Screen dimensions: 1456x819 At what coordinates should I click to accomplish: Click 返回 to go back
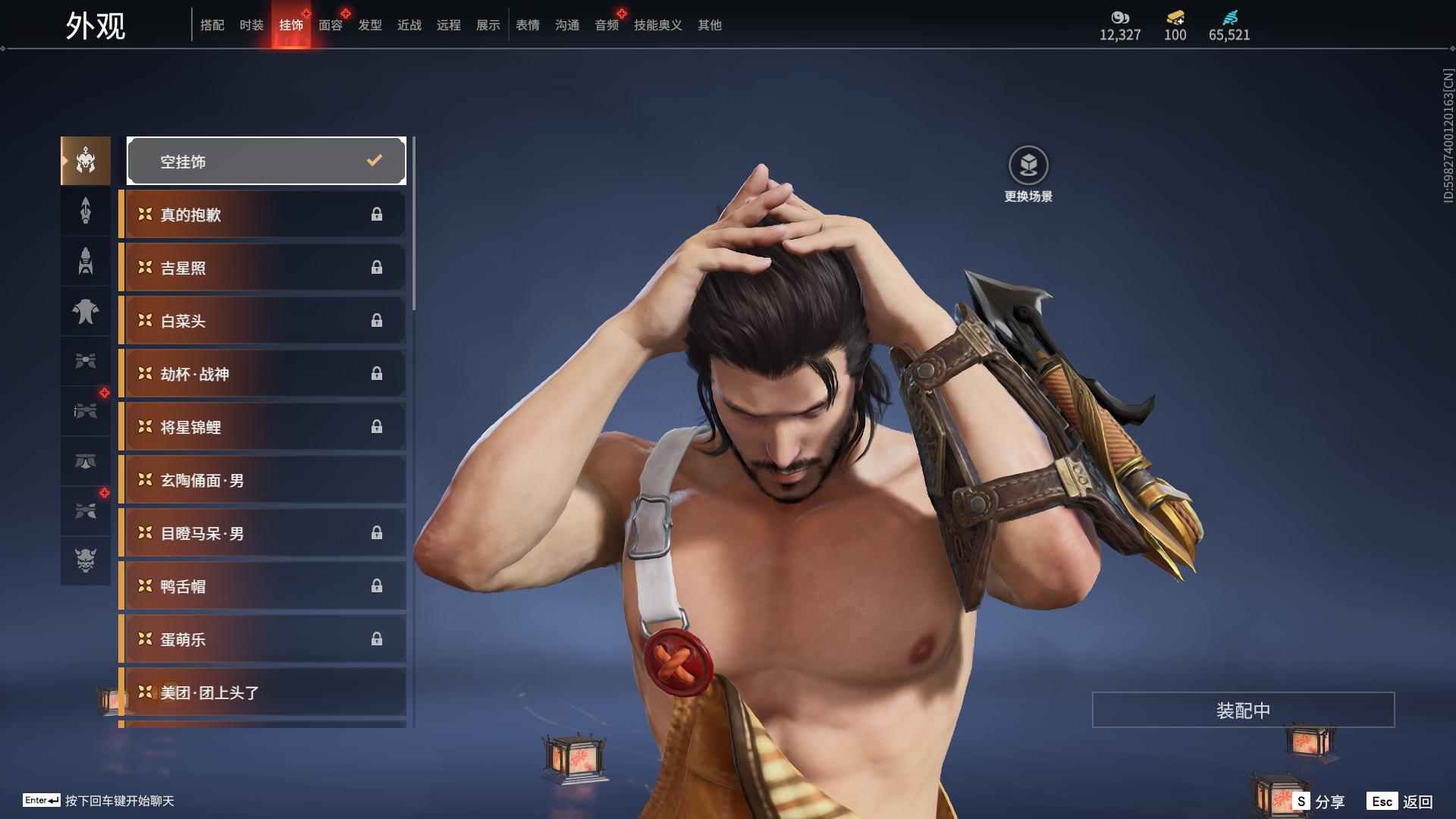coord(1400,801)
